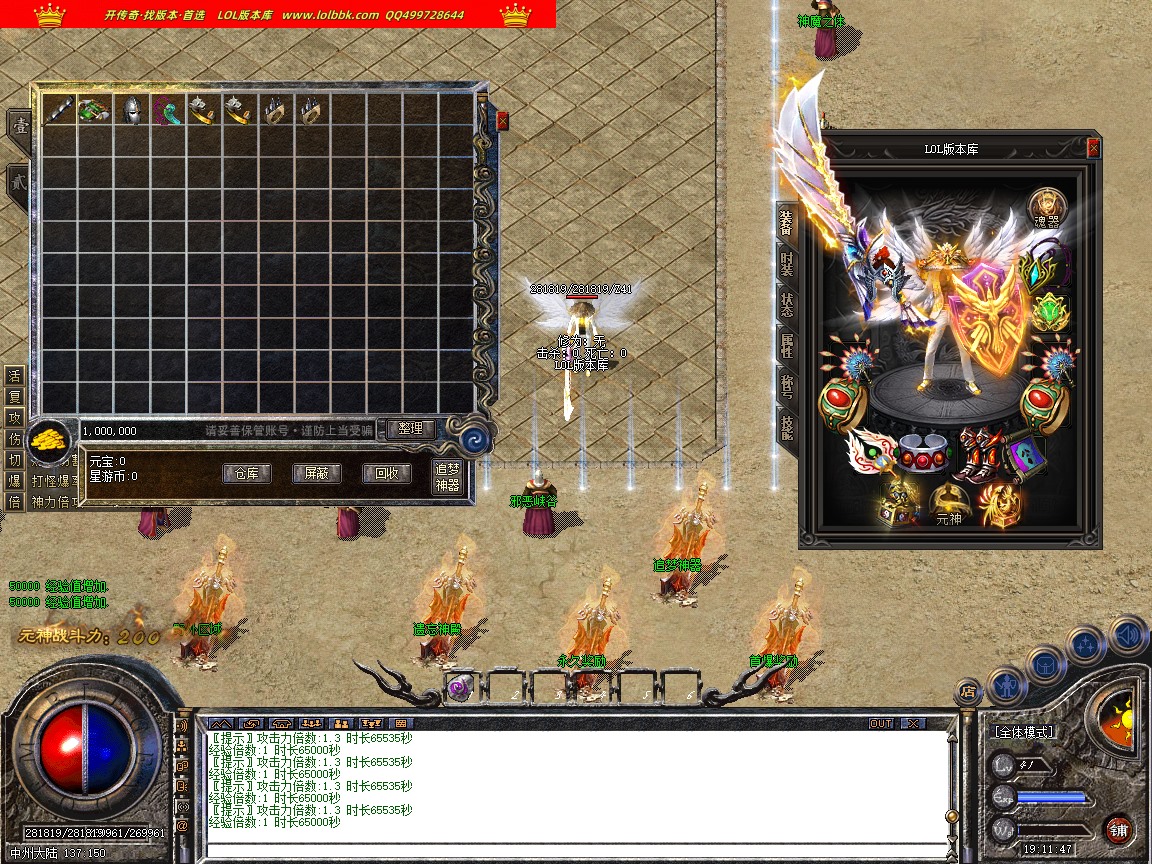
Task: Switch to the 技能 skills tab
Action: point(787,427)
